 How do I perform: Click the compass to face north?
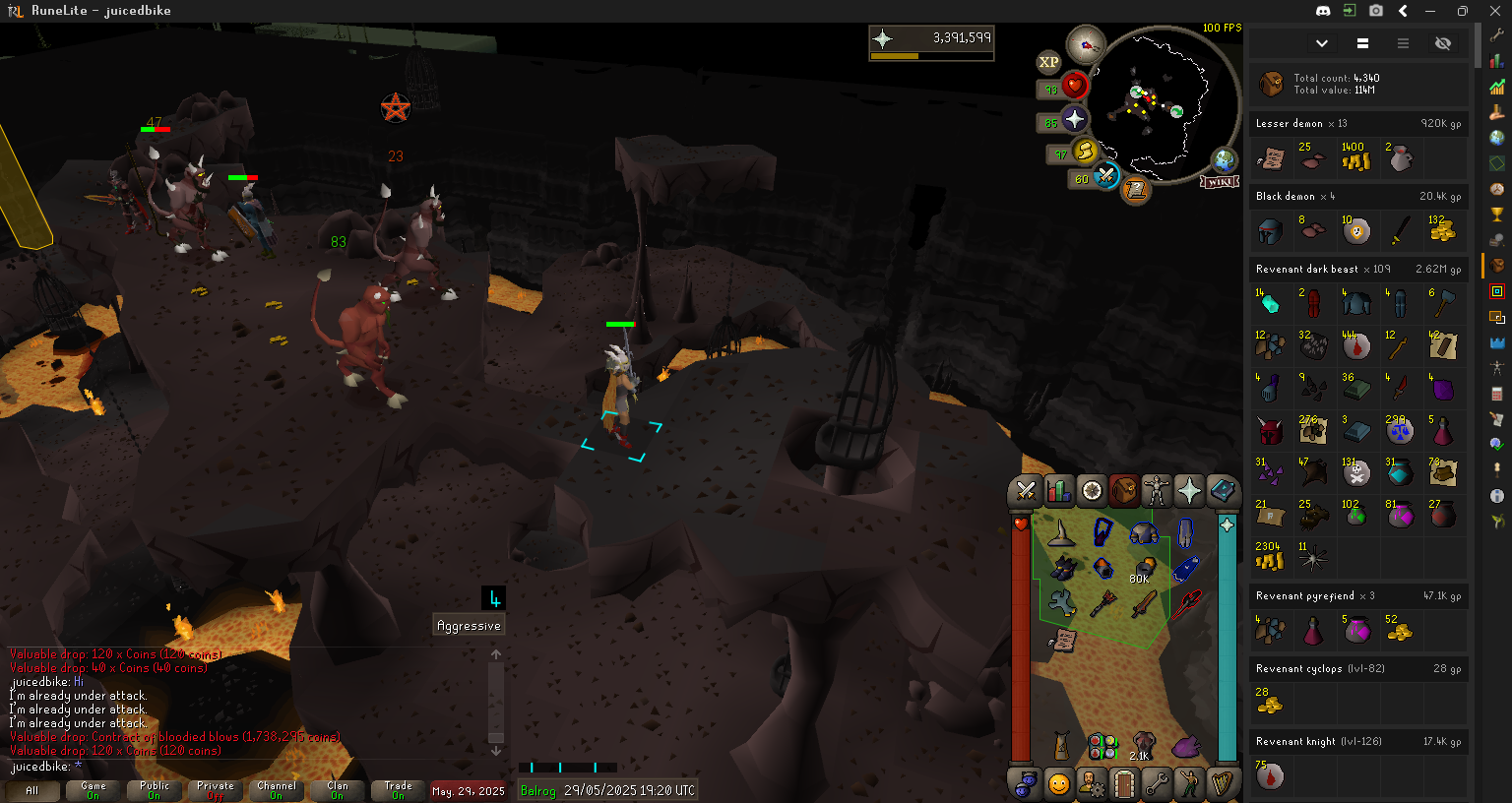(x=1087, y=44)
